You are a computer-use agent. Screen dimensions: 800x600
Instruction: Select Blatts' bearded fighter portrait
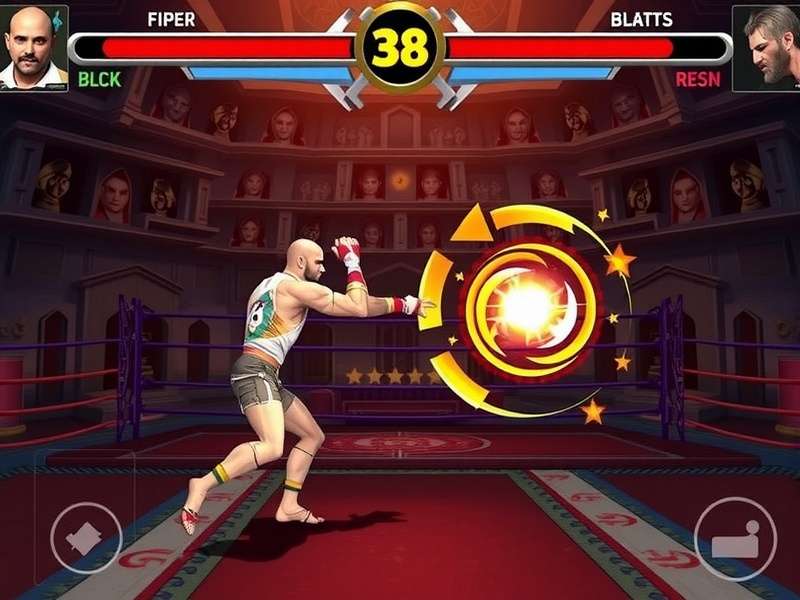(766, 47)
